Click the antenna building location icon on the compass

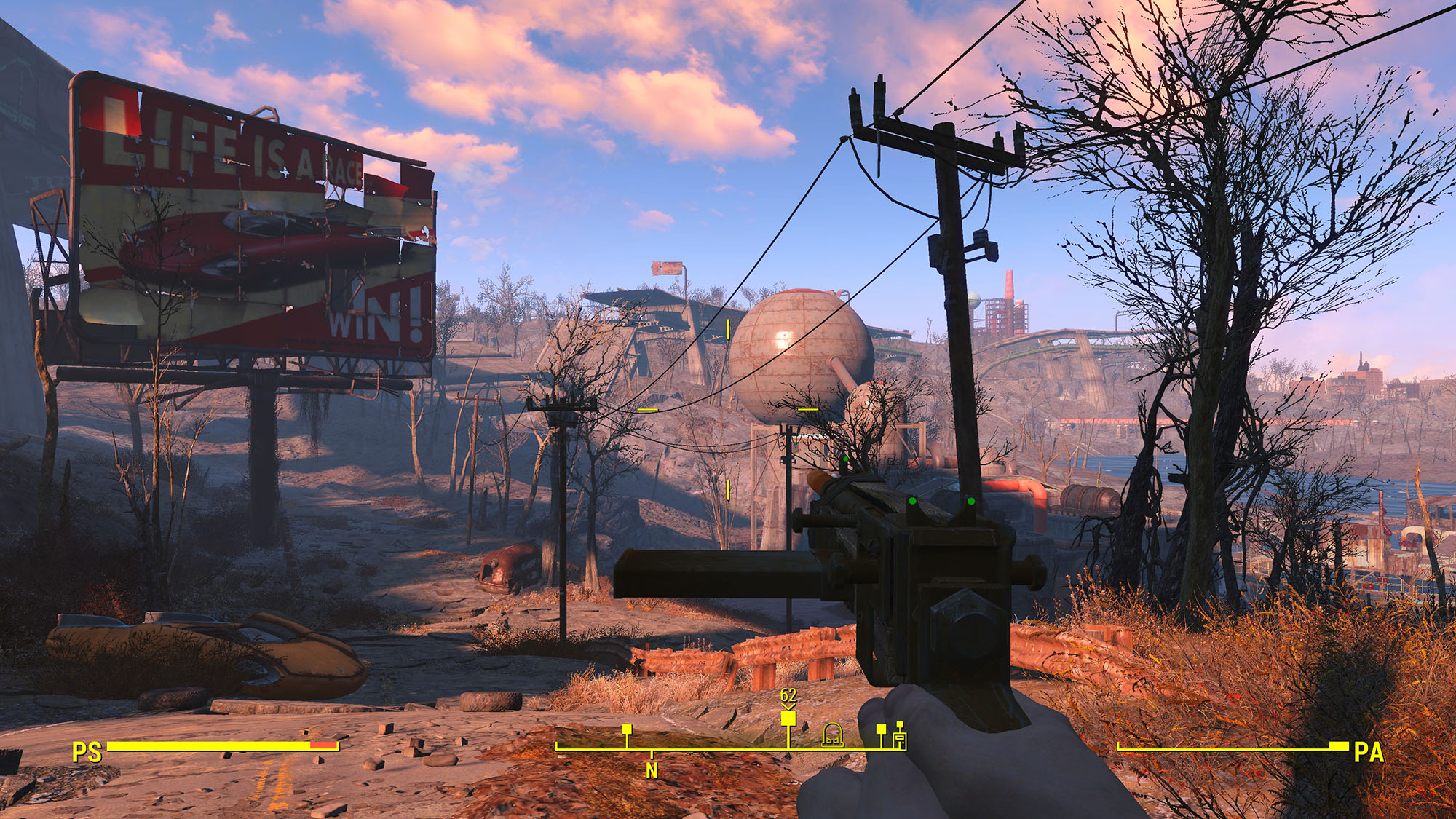pos(900,737)
